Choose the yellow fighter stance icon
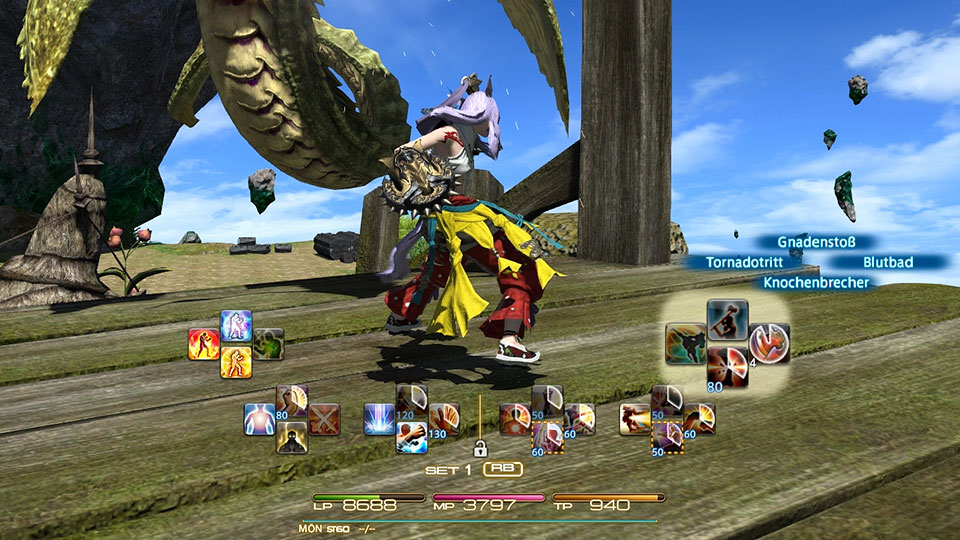 point(236,362)
